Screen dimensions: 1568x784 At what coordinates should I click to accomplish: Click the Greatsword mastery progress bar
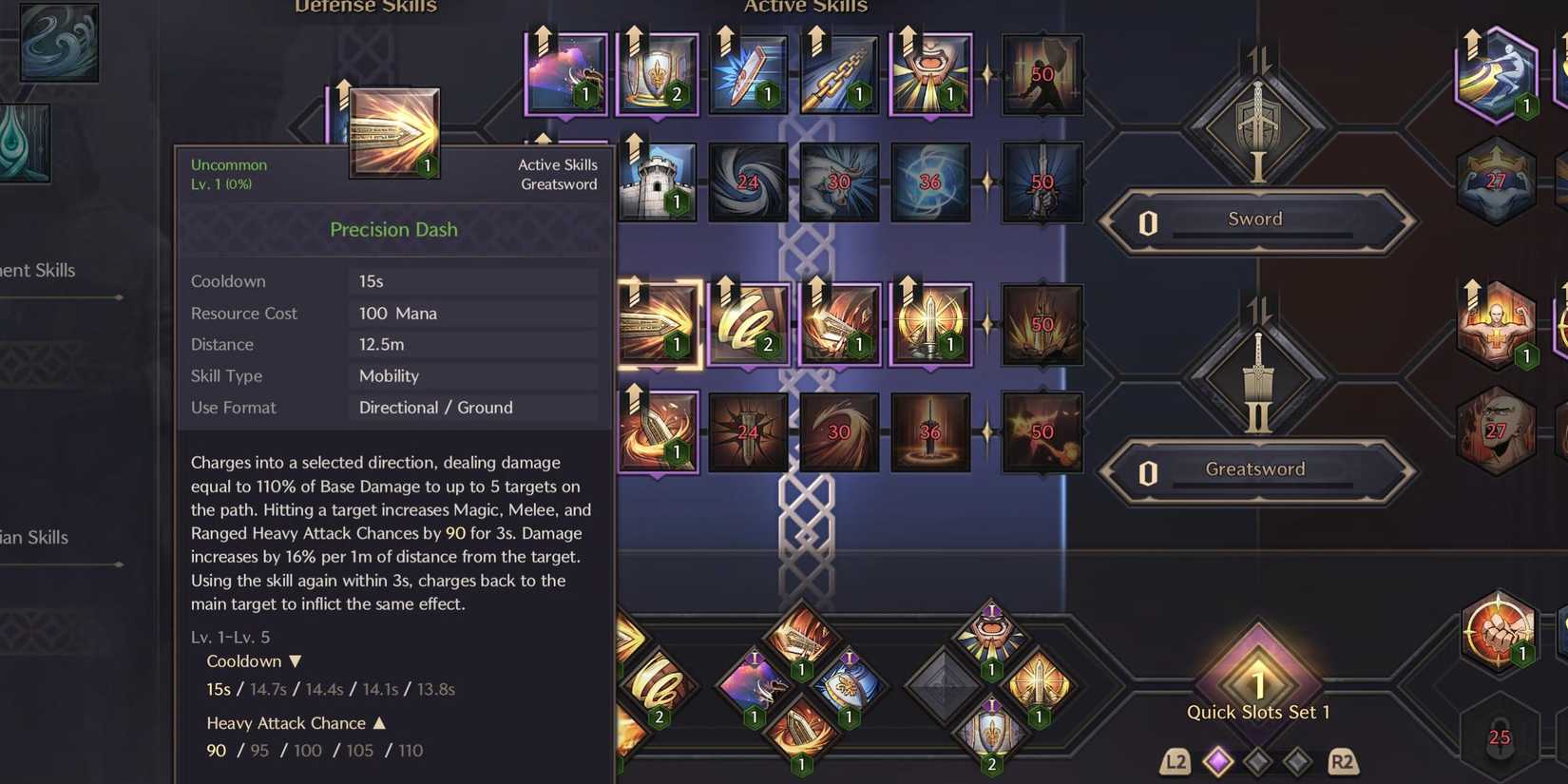point(1256,468)
